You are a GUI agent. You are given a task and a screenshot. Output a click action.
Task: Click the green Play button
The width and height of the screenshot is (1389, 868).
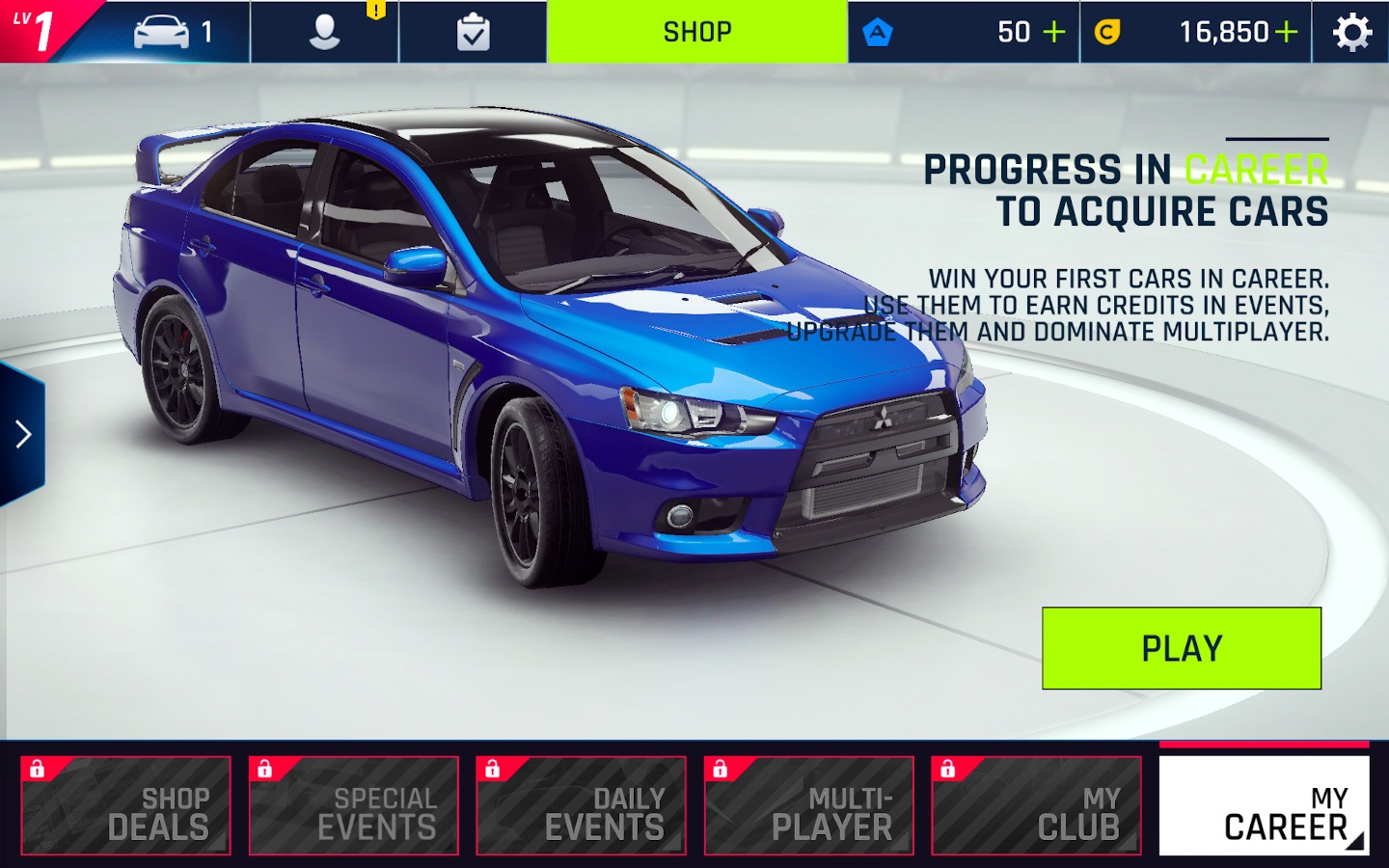pos(1181,648)
